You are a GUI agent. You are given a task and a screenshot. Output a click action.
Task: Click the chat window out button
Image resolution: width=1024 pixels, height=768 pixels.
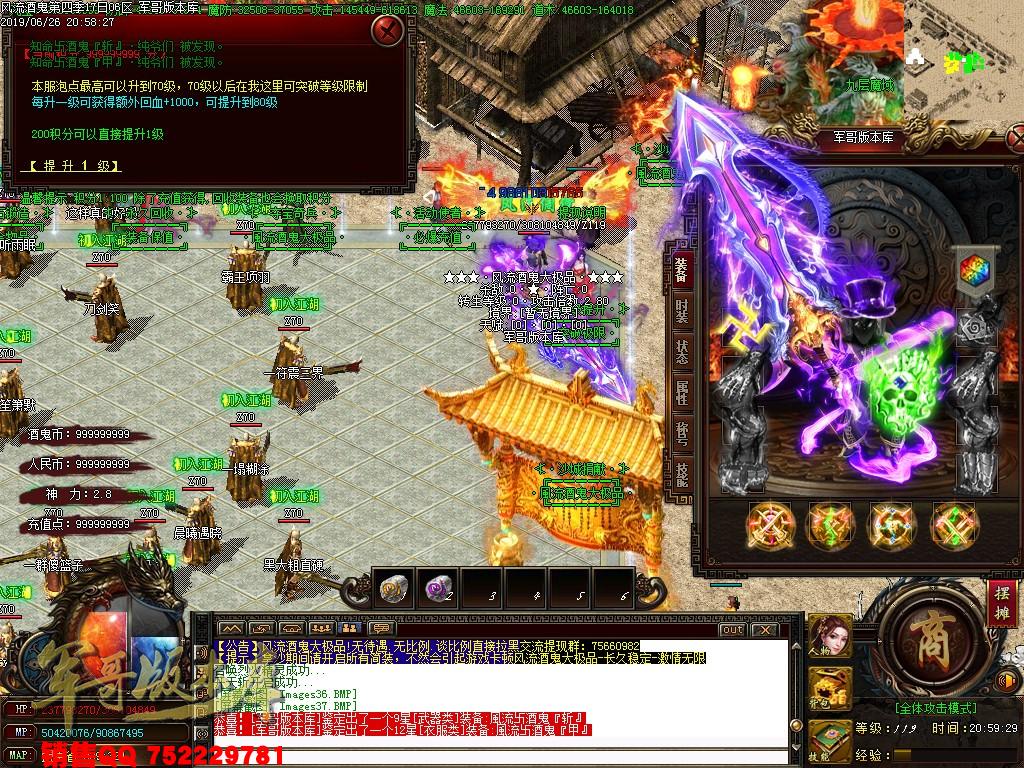732,629
